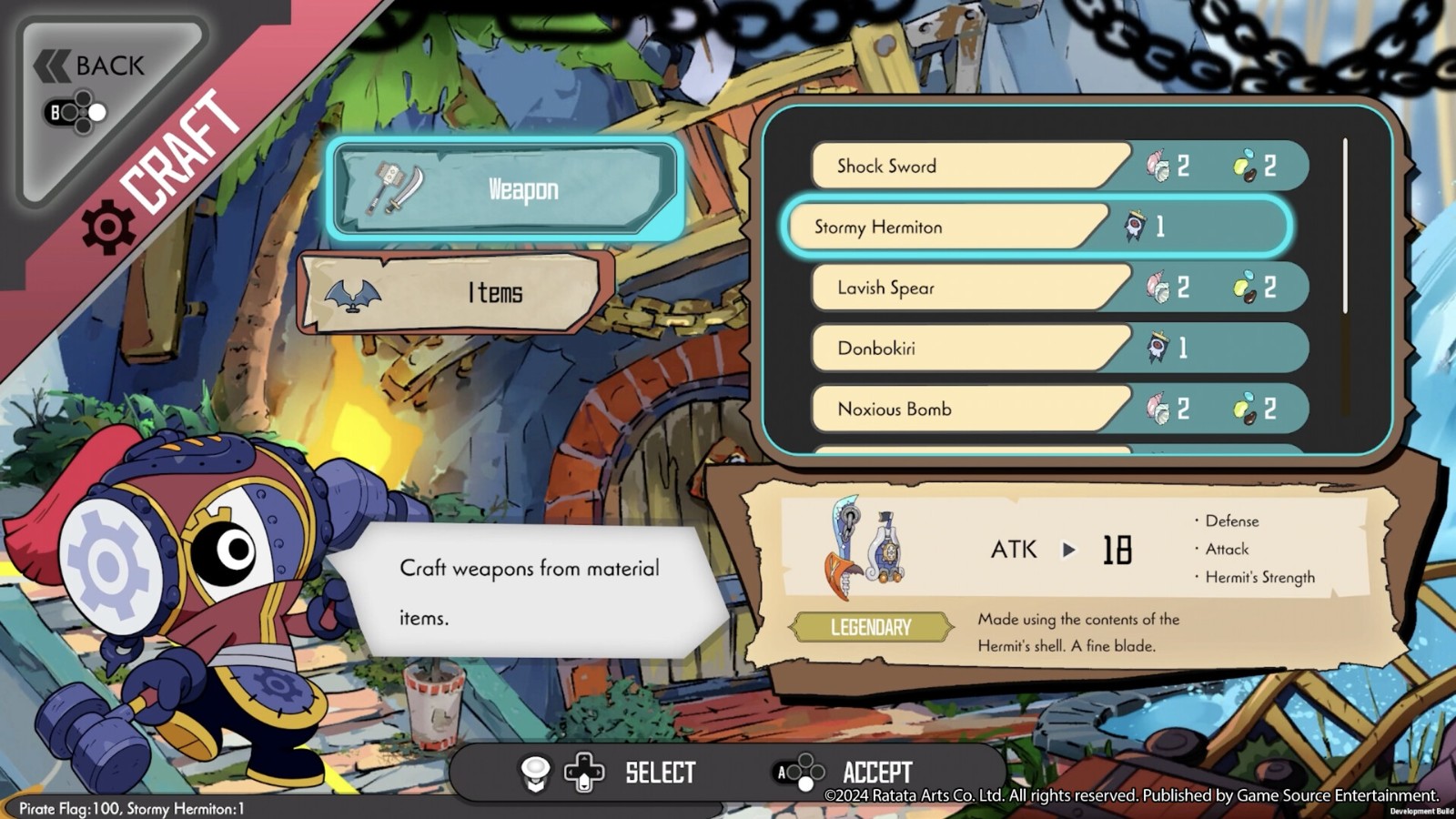Select the Shock Sword recipe
This screenshot has height=819, width=1456.
965,166
